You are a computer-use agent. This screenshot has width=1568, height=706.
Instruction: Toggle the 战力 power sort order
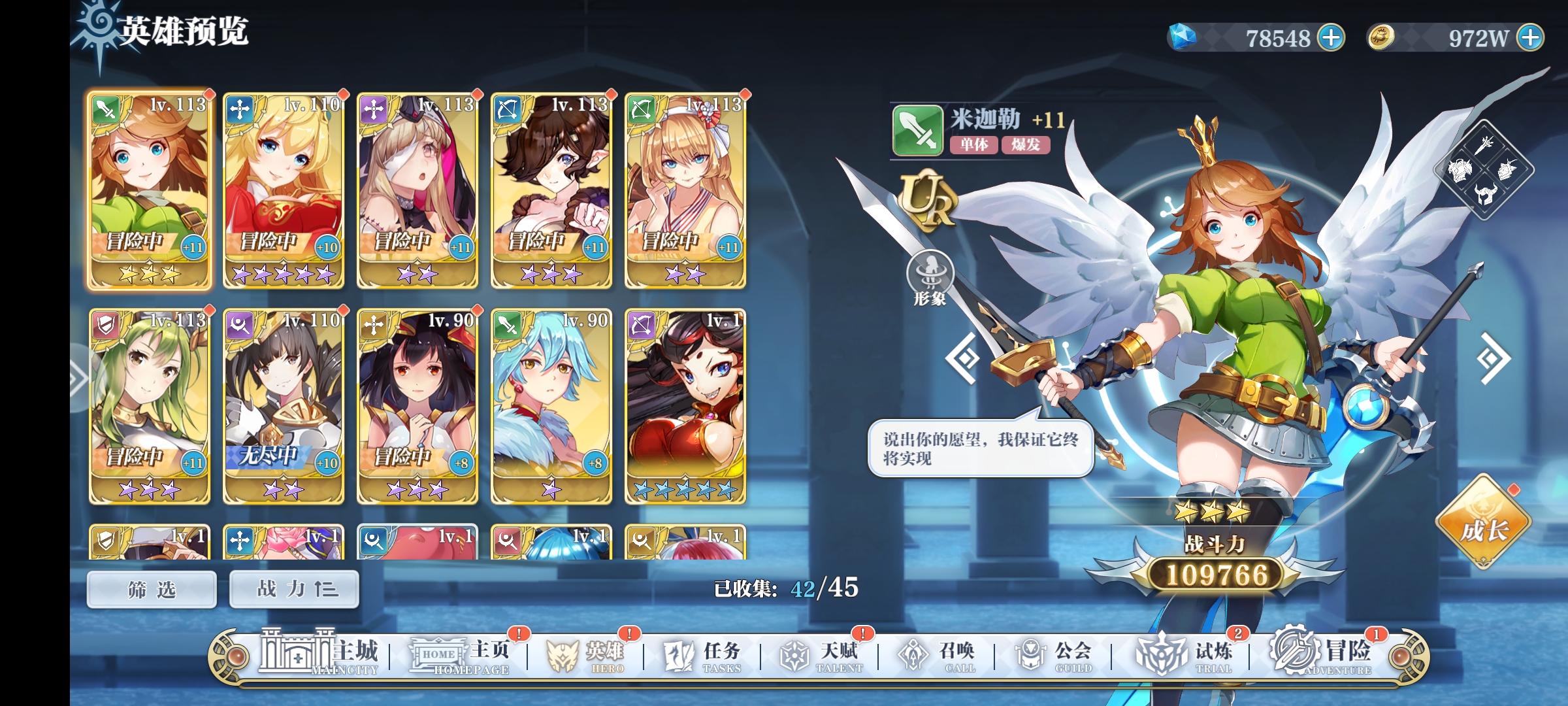[293, 588]
